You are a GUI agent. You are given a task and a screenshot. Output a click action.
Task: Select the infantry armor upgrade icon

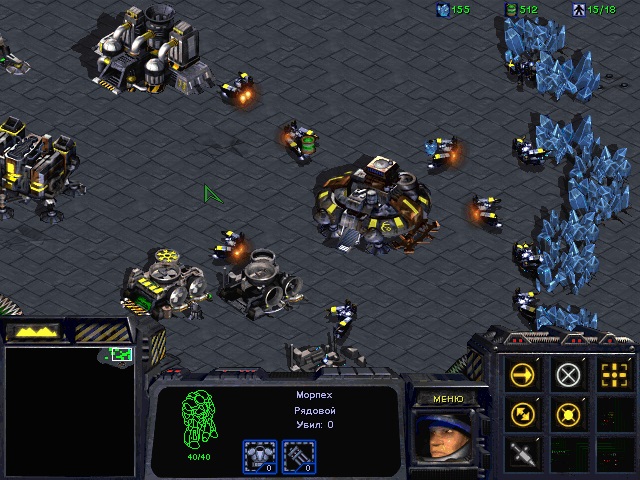pos(260,456)
